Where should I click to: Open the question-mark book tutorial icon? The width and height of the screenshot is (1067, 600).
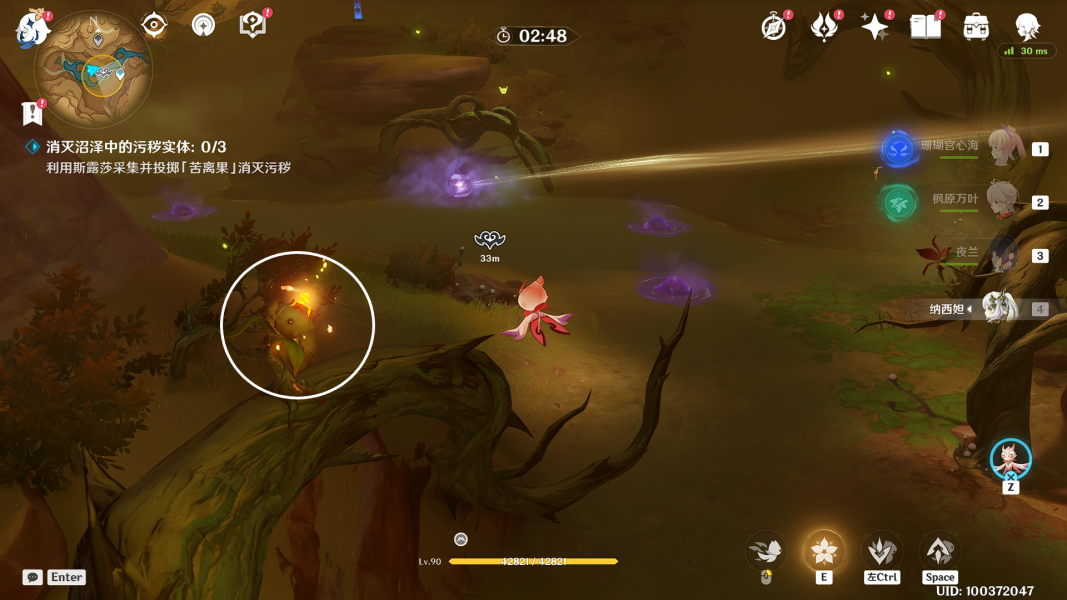click(253, 25)
